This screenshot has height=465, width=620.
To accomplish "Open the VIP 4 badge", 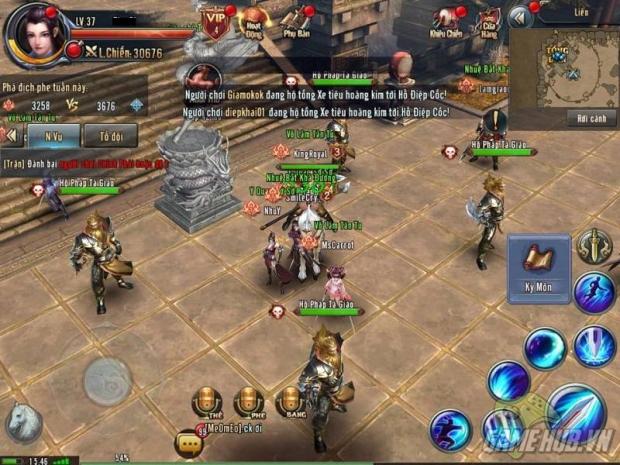I will pos(214,21).
